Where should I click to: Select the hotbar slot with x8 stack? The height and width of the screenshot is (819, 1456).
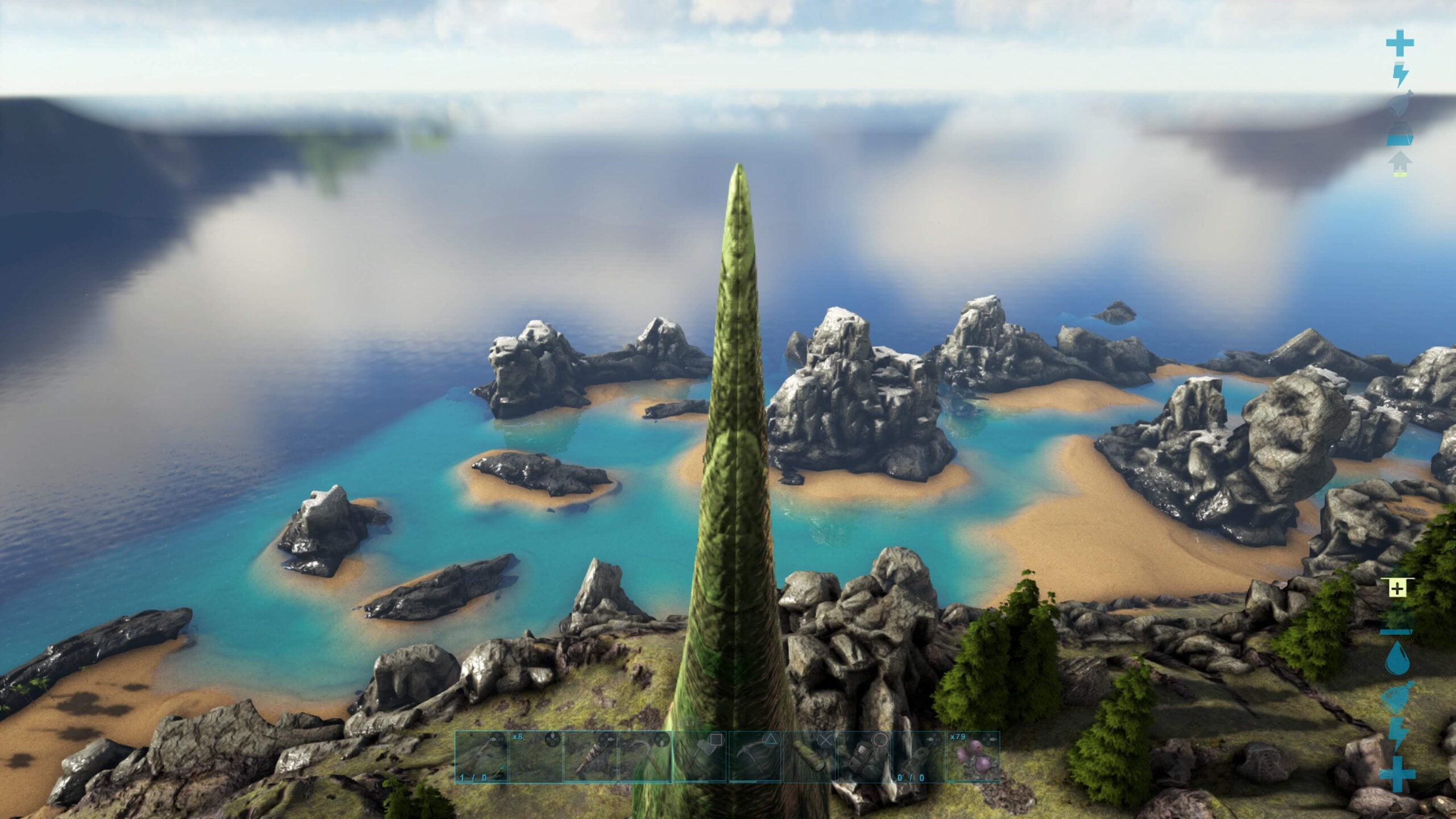tap(536, 757)
